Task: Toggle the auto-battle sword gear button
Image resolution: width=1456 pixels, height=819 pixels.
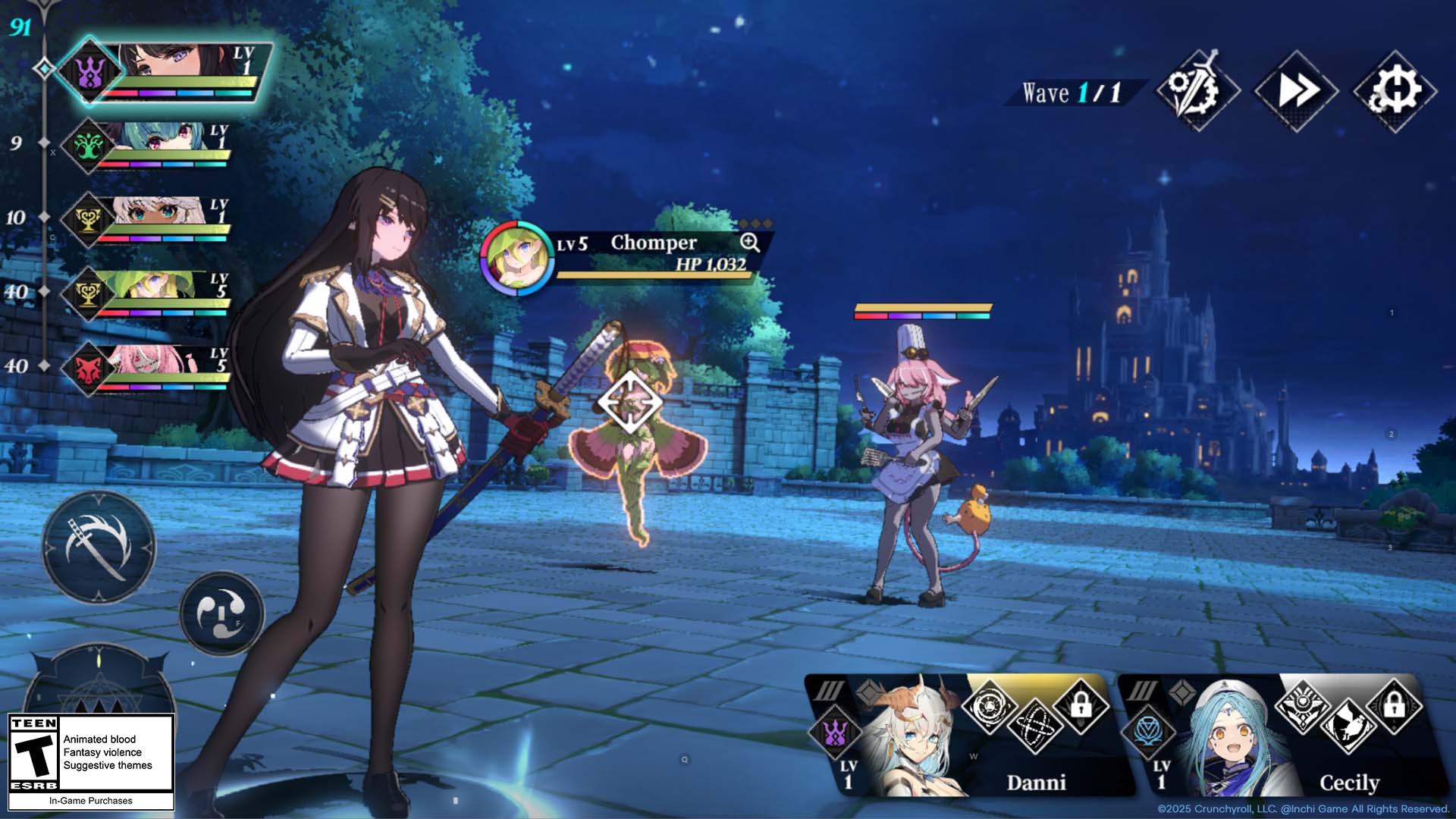Action: pos(1197,91)
